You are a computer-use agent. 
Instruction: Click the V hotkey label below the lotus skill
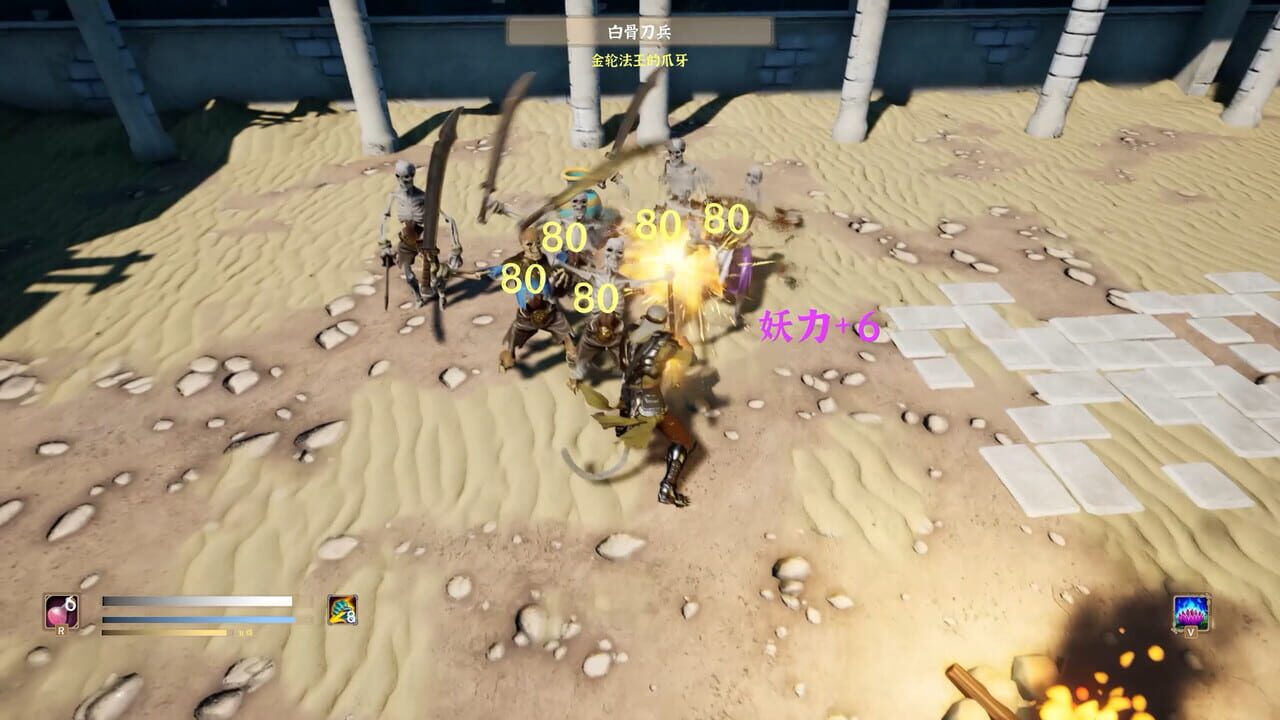point(1191,632)
